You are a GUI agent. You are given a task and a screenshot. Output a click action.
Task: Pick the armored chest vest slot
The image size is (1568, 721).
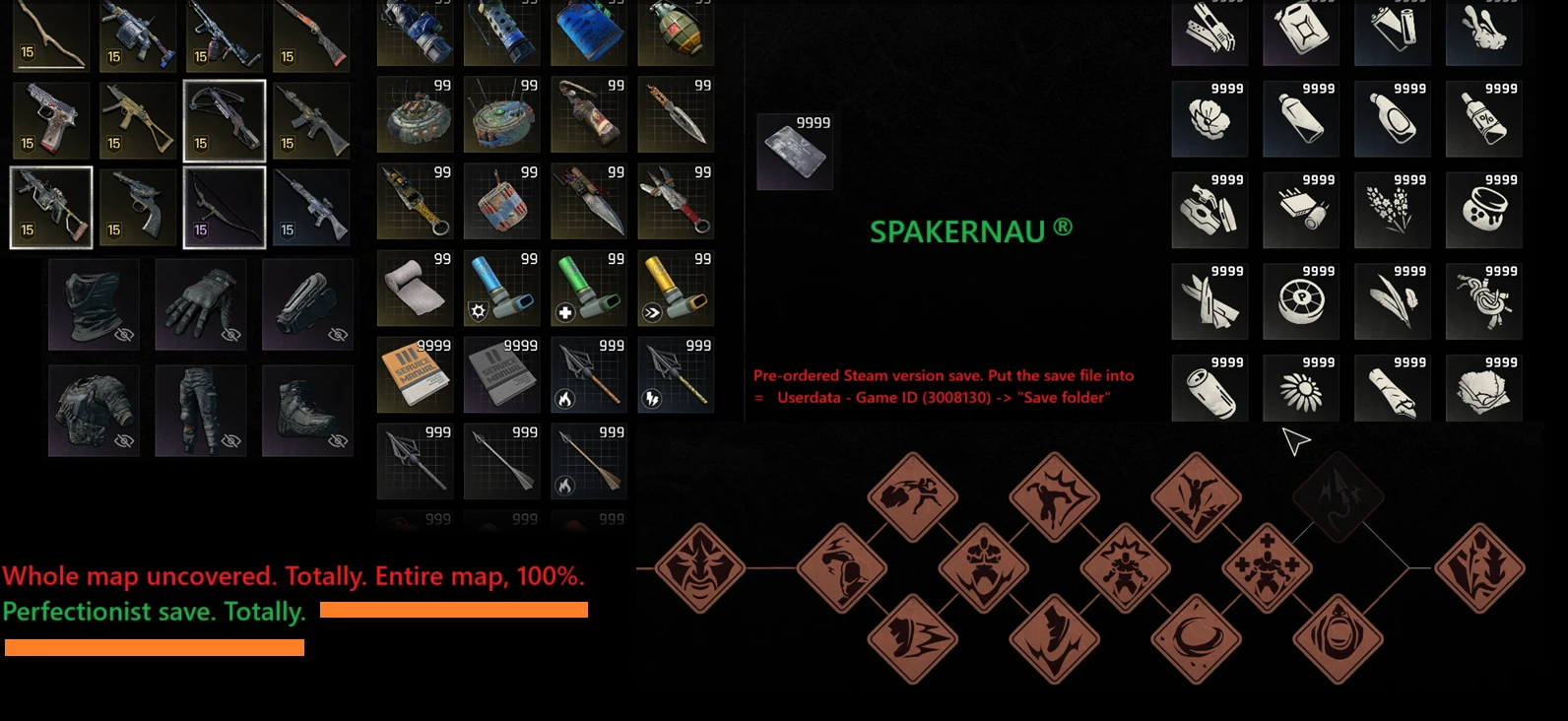[x=94, y=411]
